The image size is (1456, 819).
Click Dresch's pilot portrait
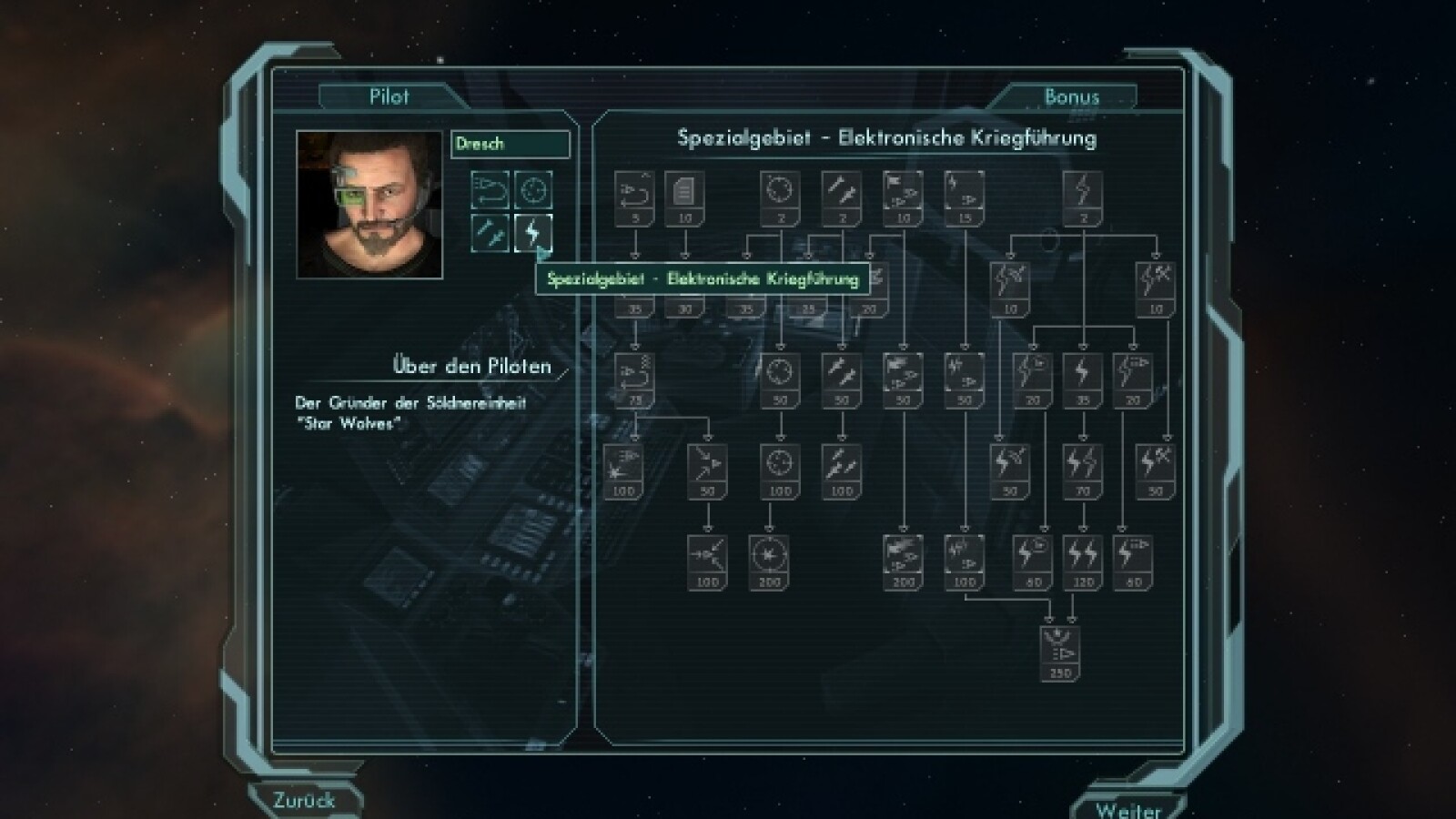(x=369, y=204)
